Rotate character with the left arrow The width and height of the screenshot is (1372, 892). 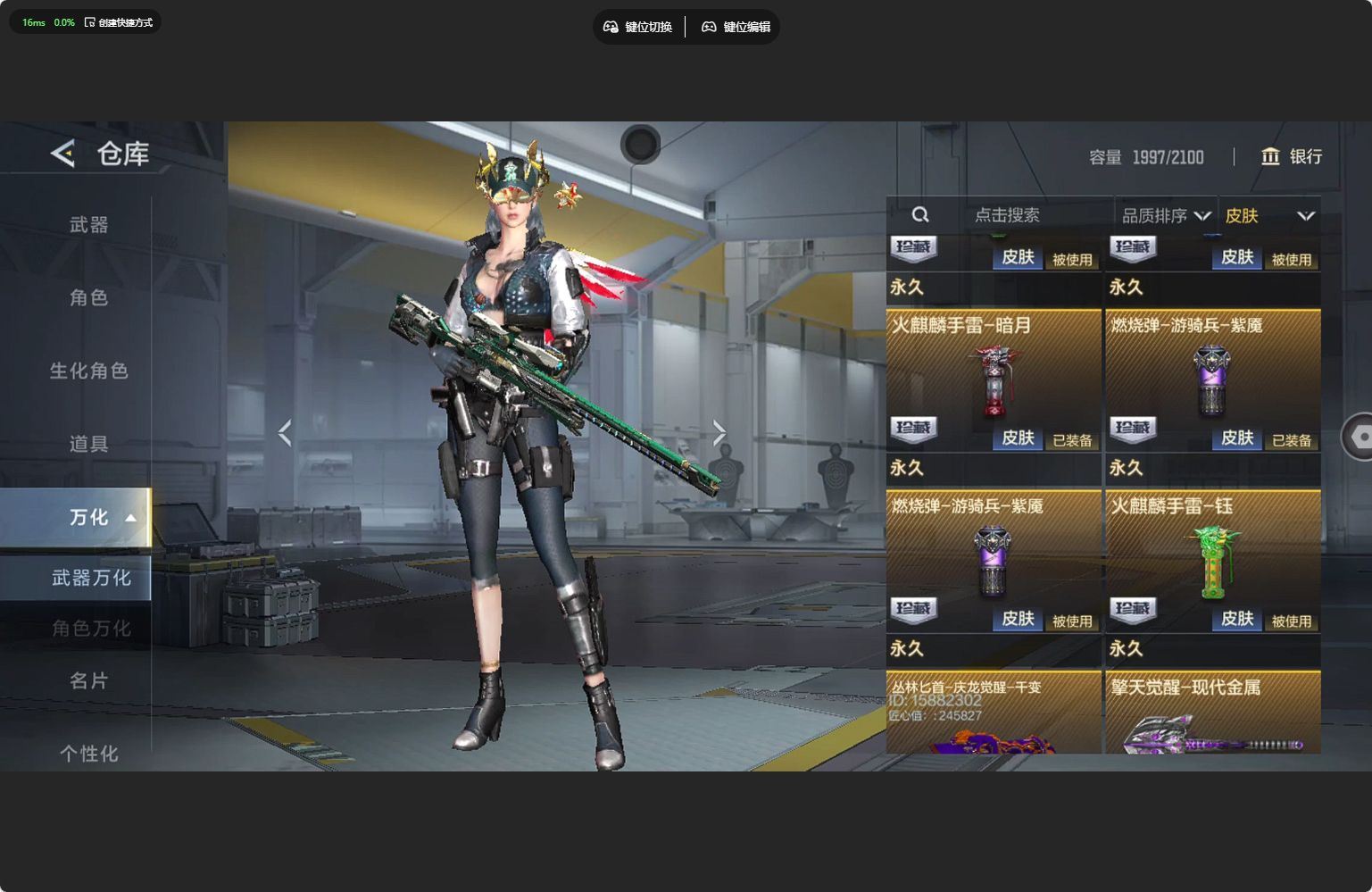click(285, 433)
